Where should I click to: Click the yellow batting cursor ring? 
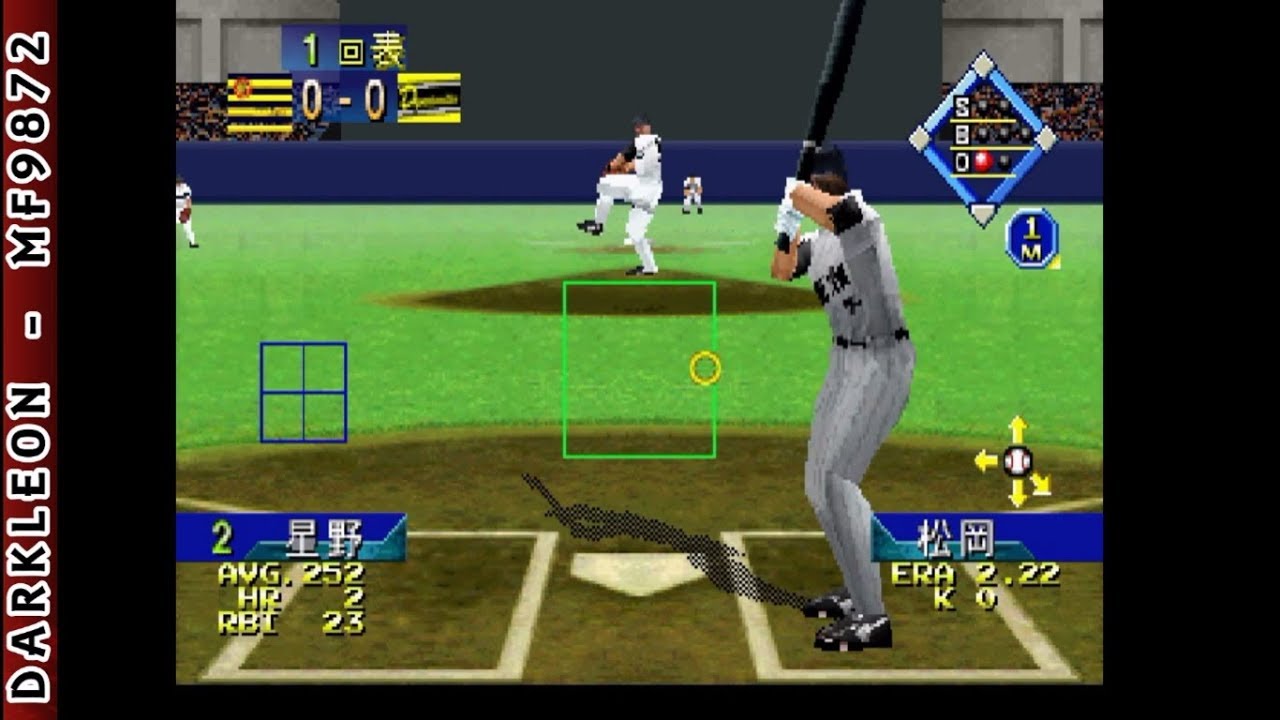(x=705, y=369)
